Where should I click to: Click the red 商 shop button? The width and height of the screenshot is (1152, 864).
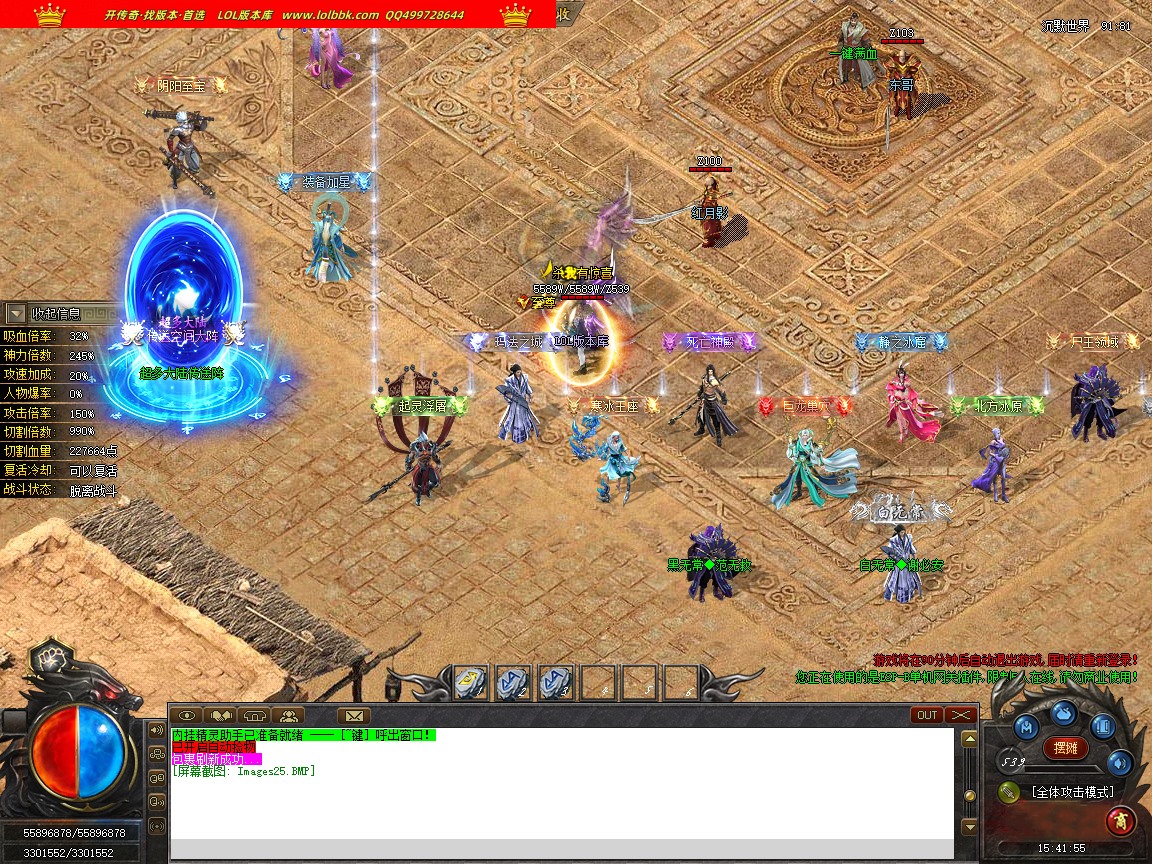(1120, 821)
